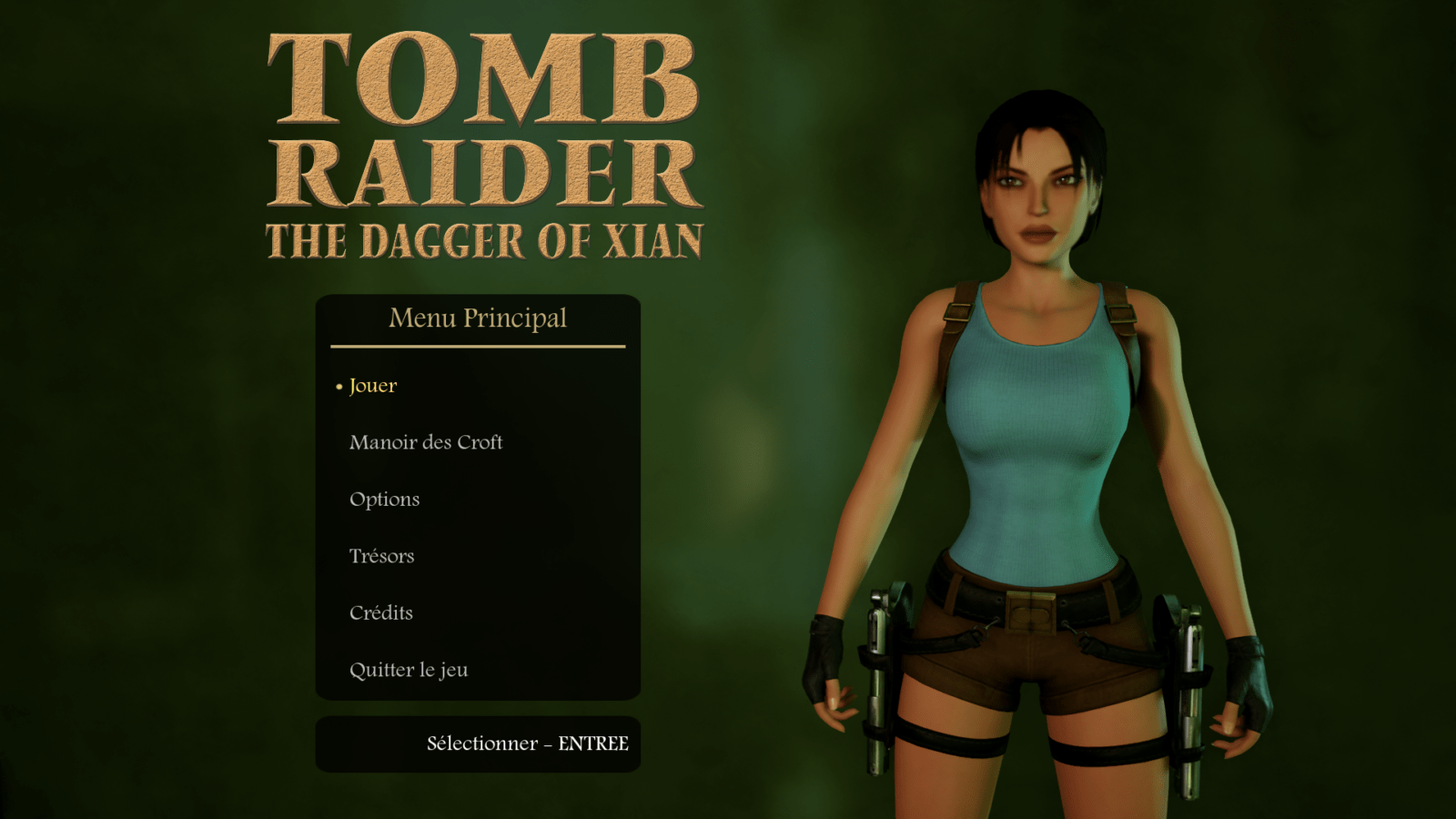This screenshot has width=1456, height=819.
Task: Choose the Trésors menu entry
Action: [382, 556]
